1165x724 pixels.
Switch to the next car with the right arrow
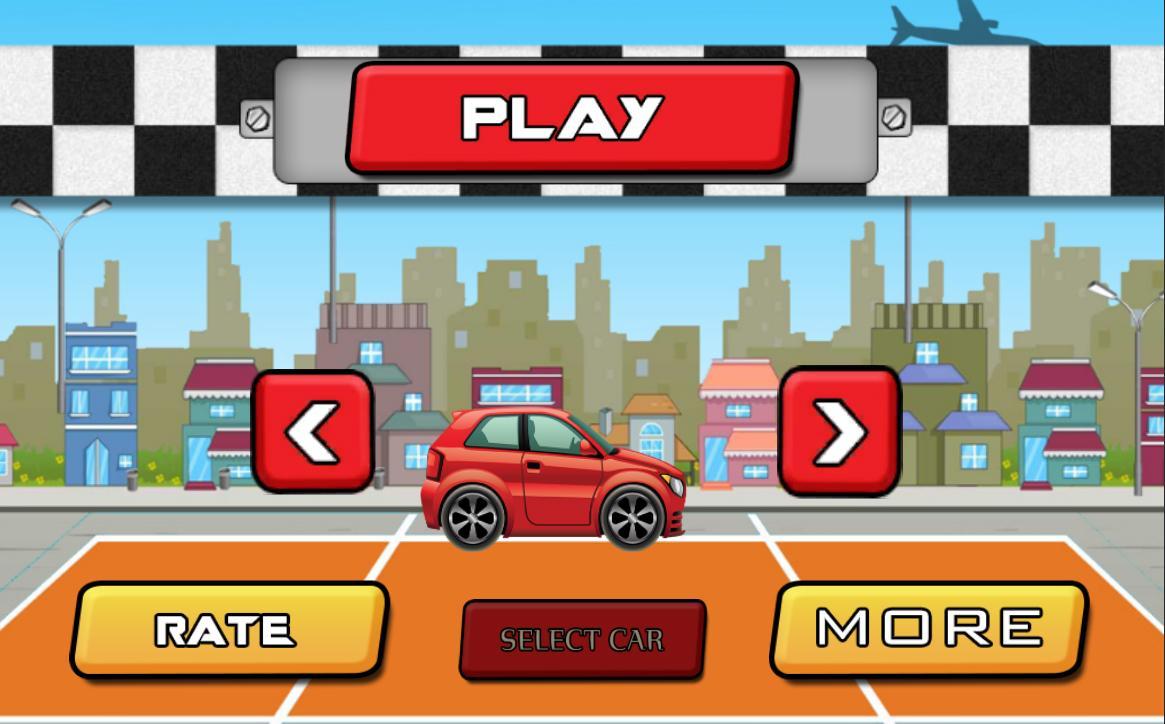tap(839, 432)
